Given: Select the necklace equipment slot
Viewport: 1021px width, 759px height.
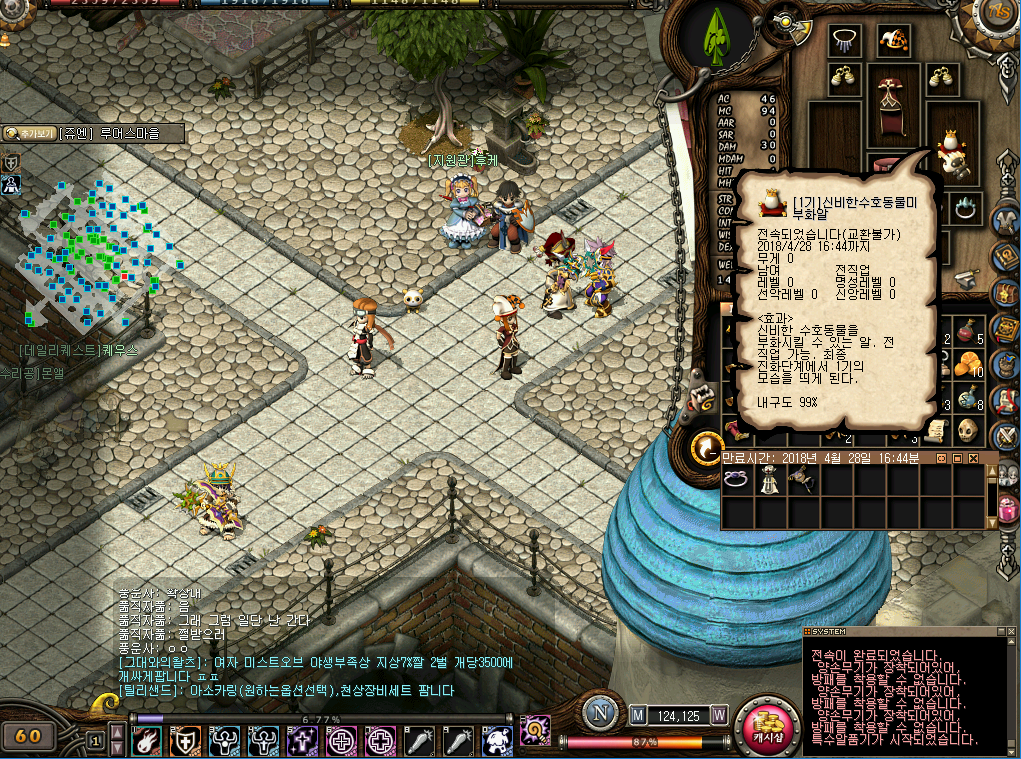Looking at the screenshot, I should click(x=846, y=40).
